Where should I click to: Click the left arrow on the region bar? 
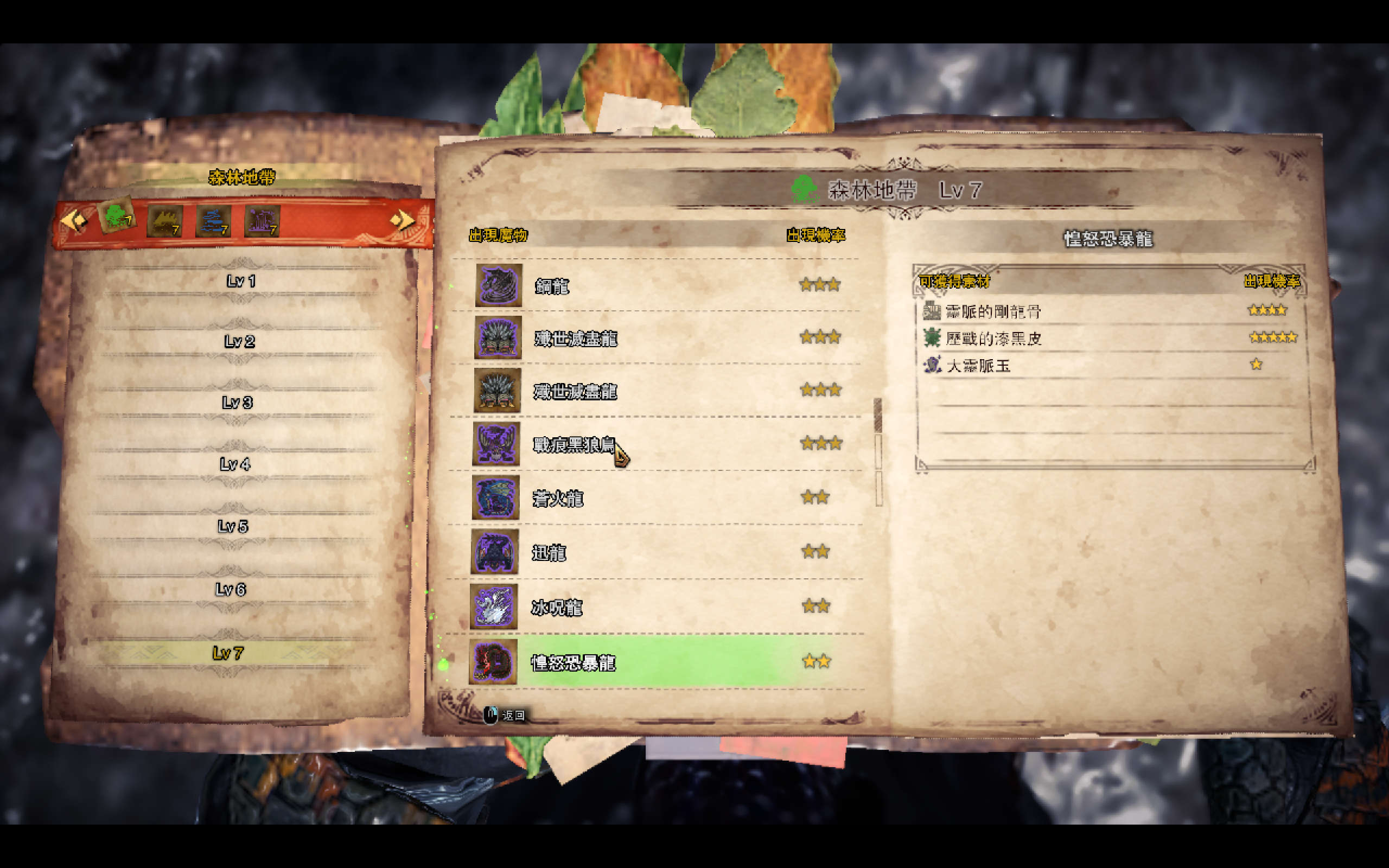pyautogui.click(x=73, y=219)
